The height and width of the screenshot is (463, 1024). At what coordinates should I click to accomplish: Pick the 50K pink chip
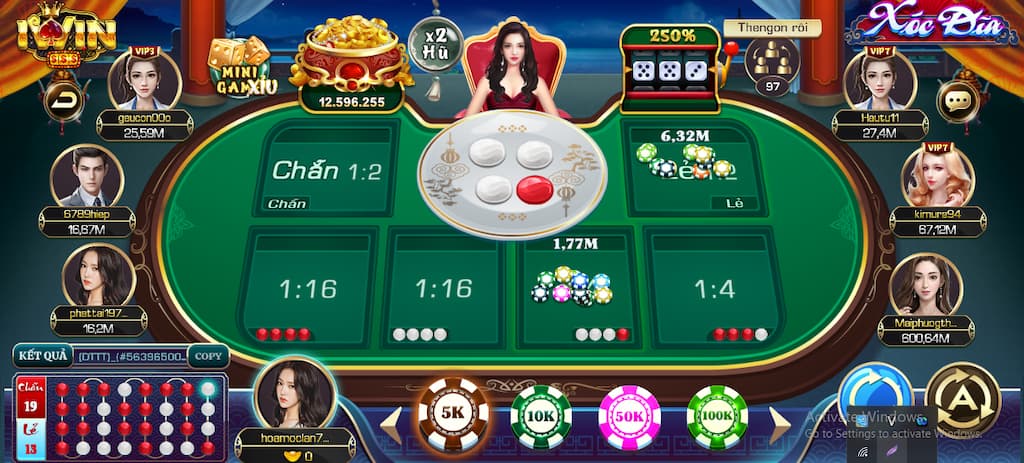629,416
